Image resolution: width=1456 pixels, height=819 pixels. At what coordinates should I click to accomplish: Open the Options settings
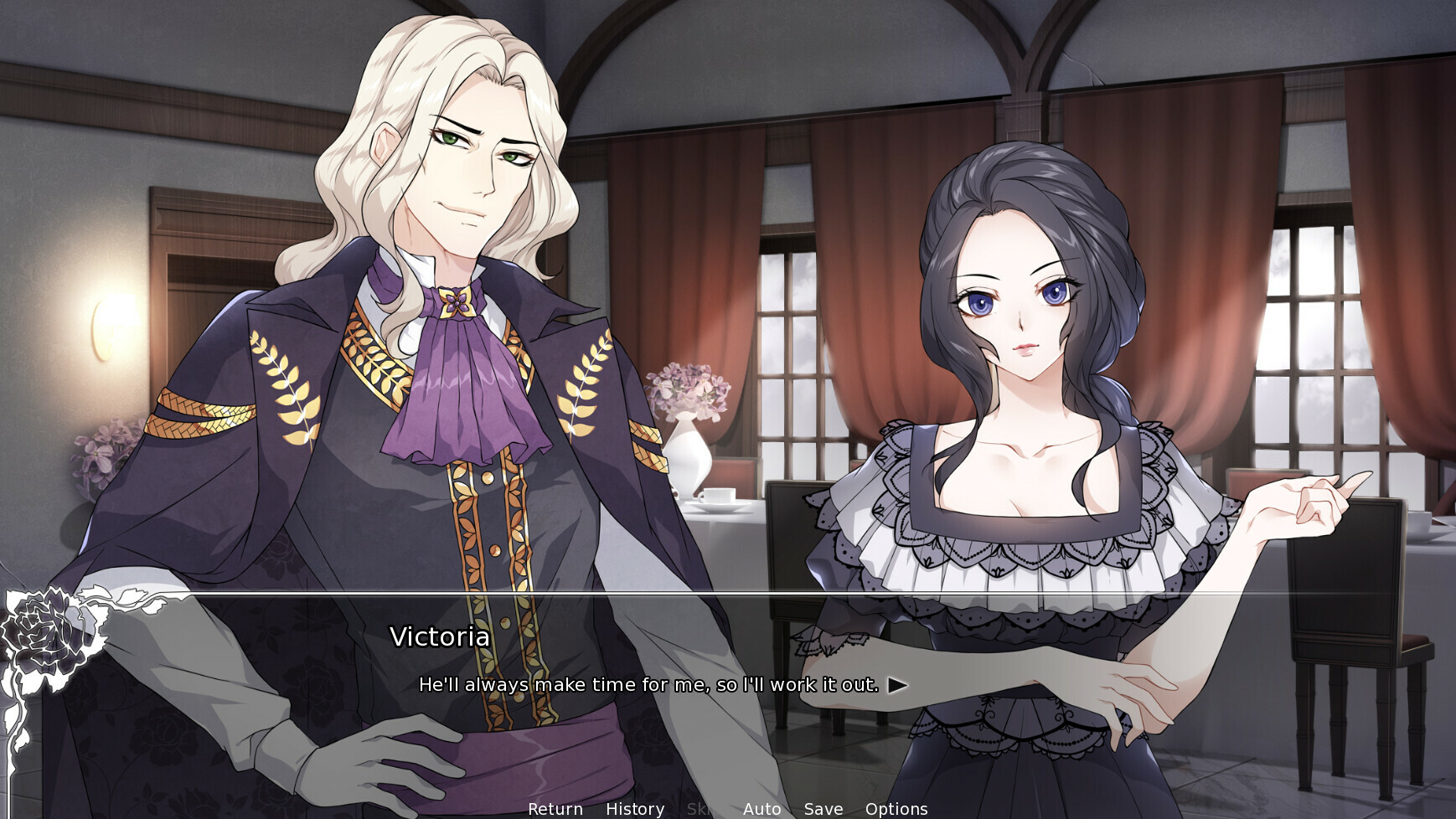(897, 809)
